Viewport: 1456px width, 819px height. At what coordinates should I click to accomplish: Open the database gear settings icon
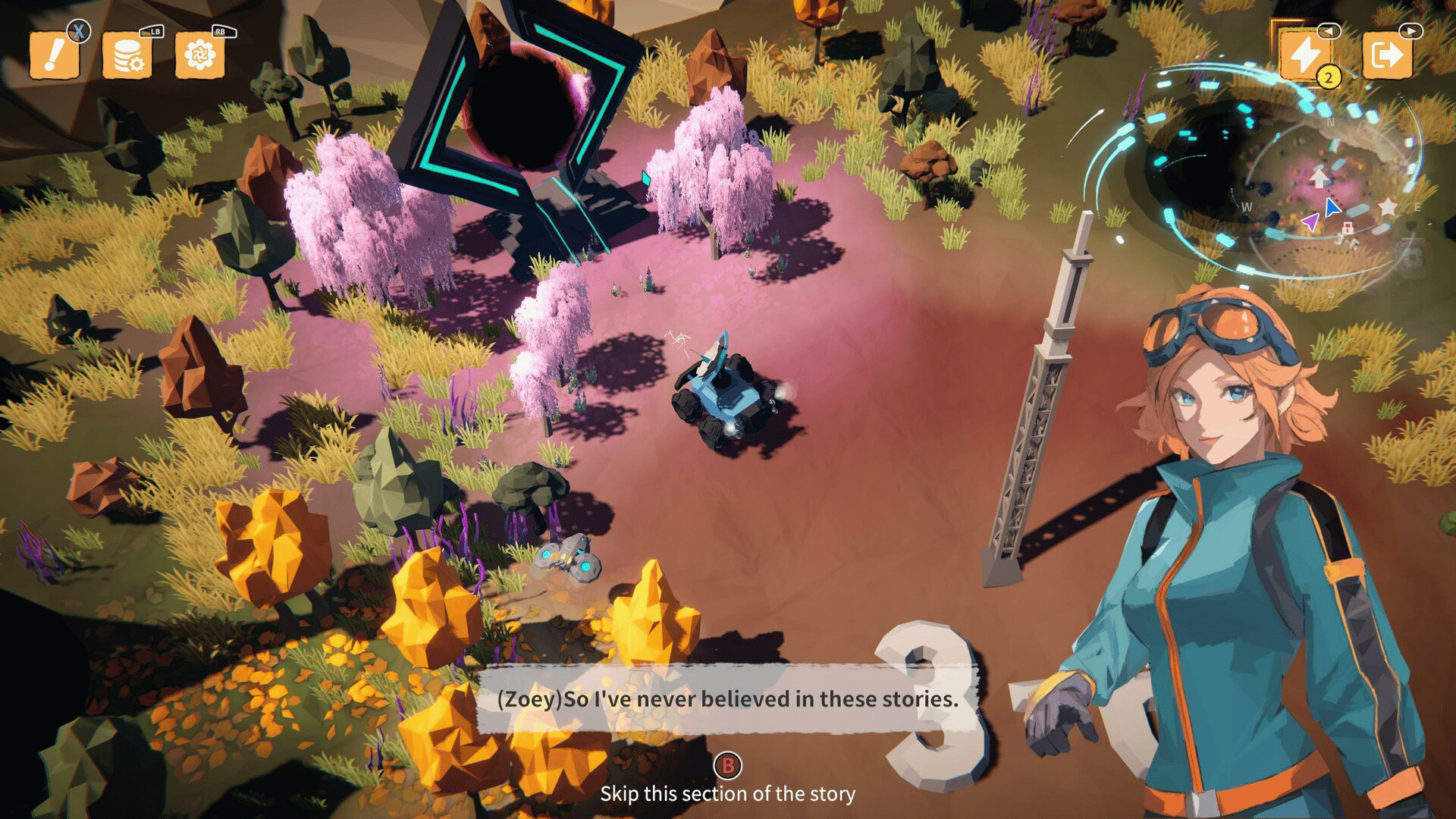(127, 55)
